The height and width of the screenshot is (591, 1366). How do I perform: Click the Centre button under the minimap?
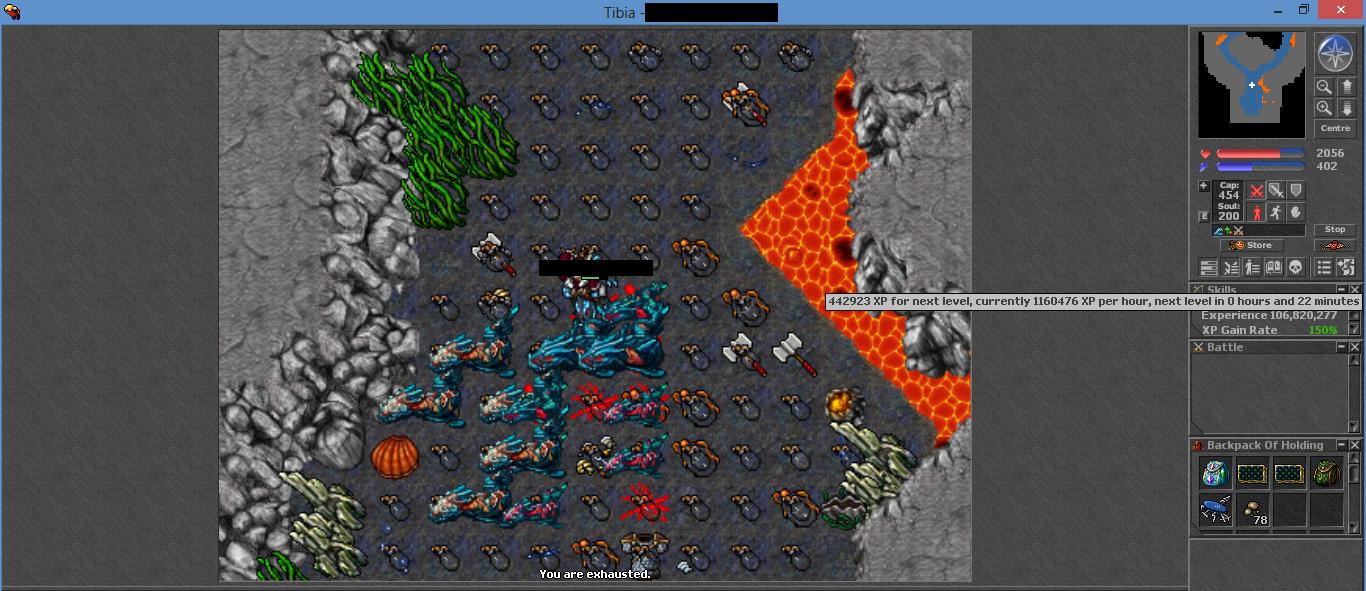click(1335, 129)
